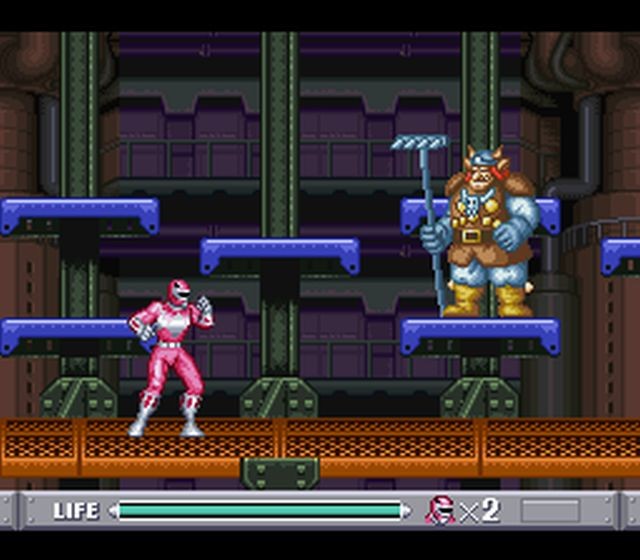Click the pink ranger helmet lives icon
This screenshot has height=560, width=640.
[x=440, y=510]
